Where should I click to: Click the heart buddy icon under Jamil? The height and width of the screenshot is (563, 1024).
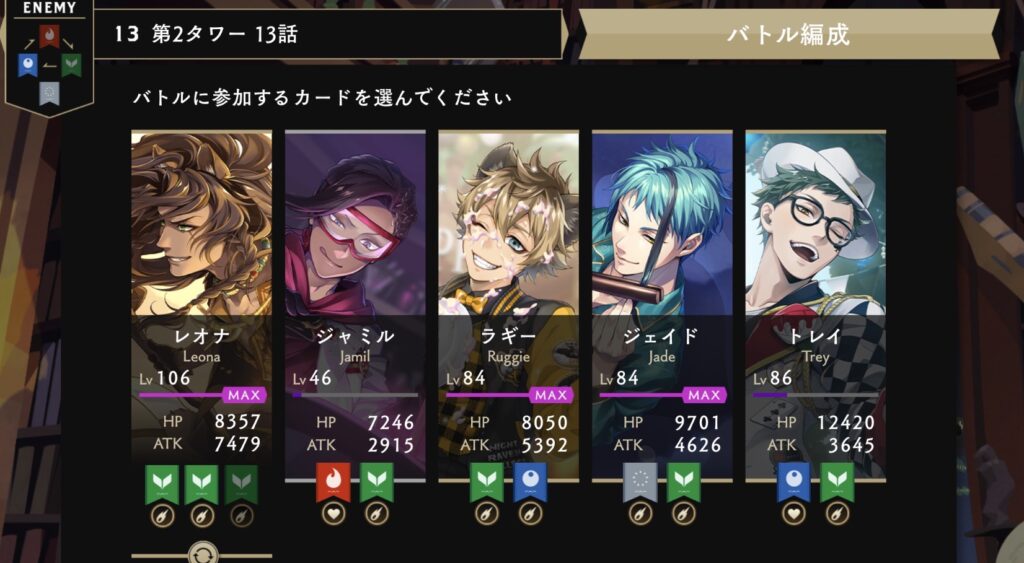tap(333, 514)
